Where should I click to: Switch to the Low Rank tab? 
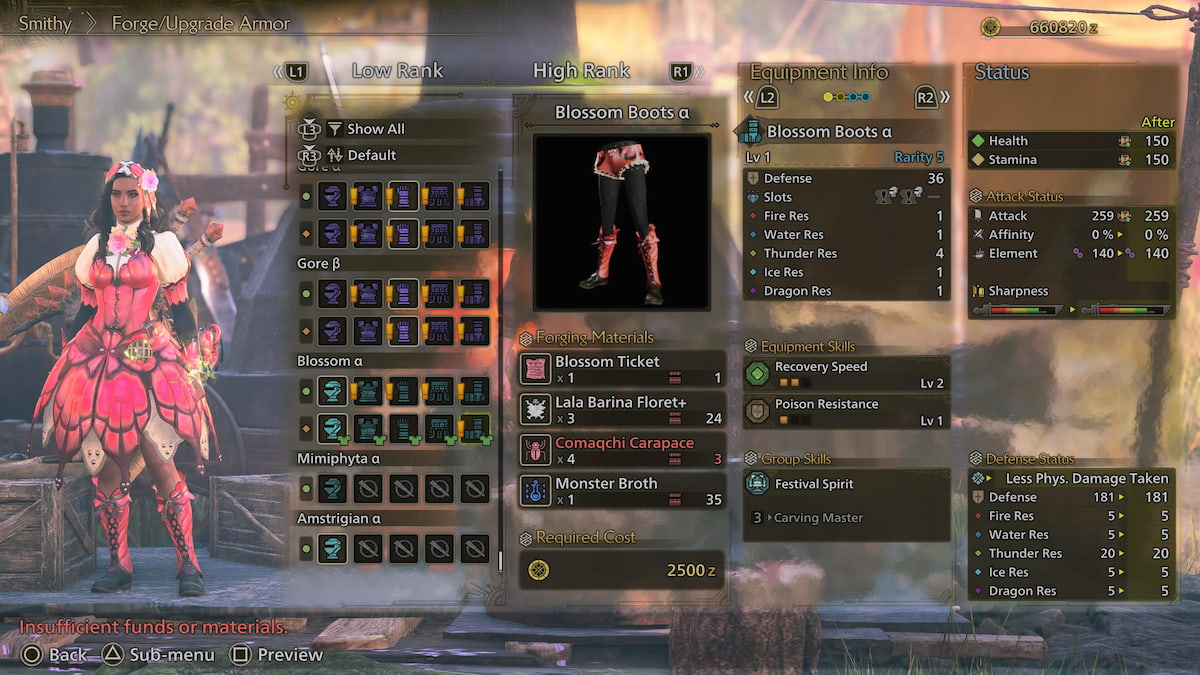tap(397, 71)
